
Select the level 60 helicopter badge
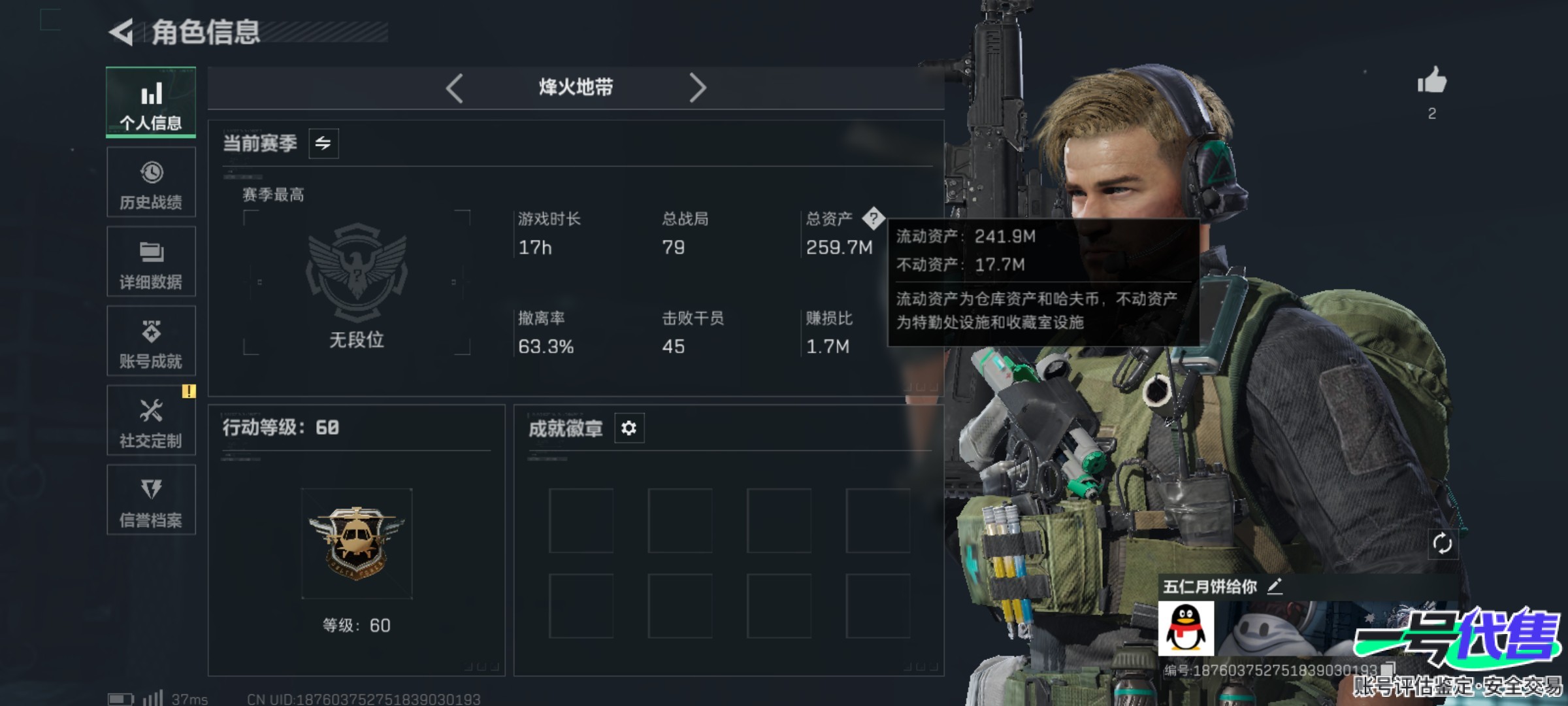click(357, 543)
